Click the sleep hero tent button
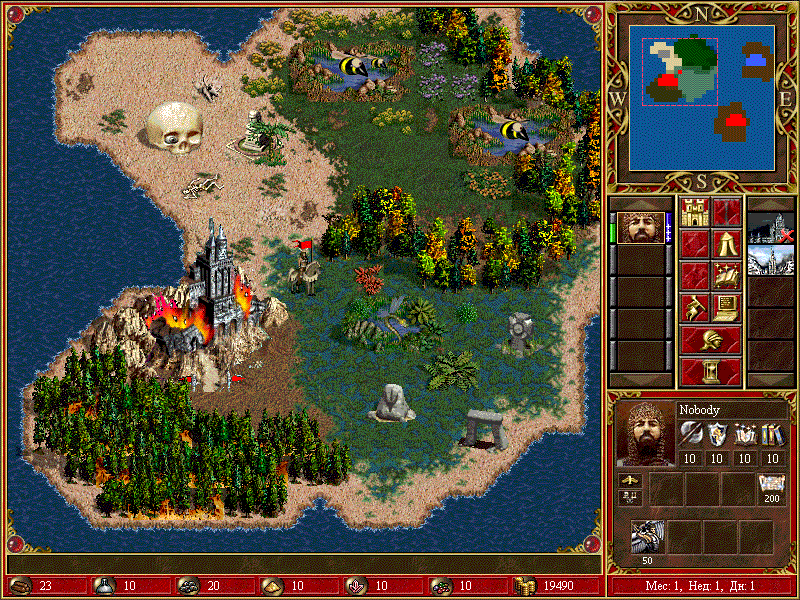 pos(726,243)
